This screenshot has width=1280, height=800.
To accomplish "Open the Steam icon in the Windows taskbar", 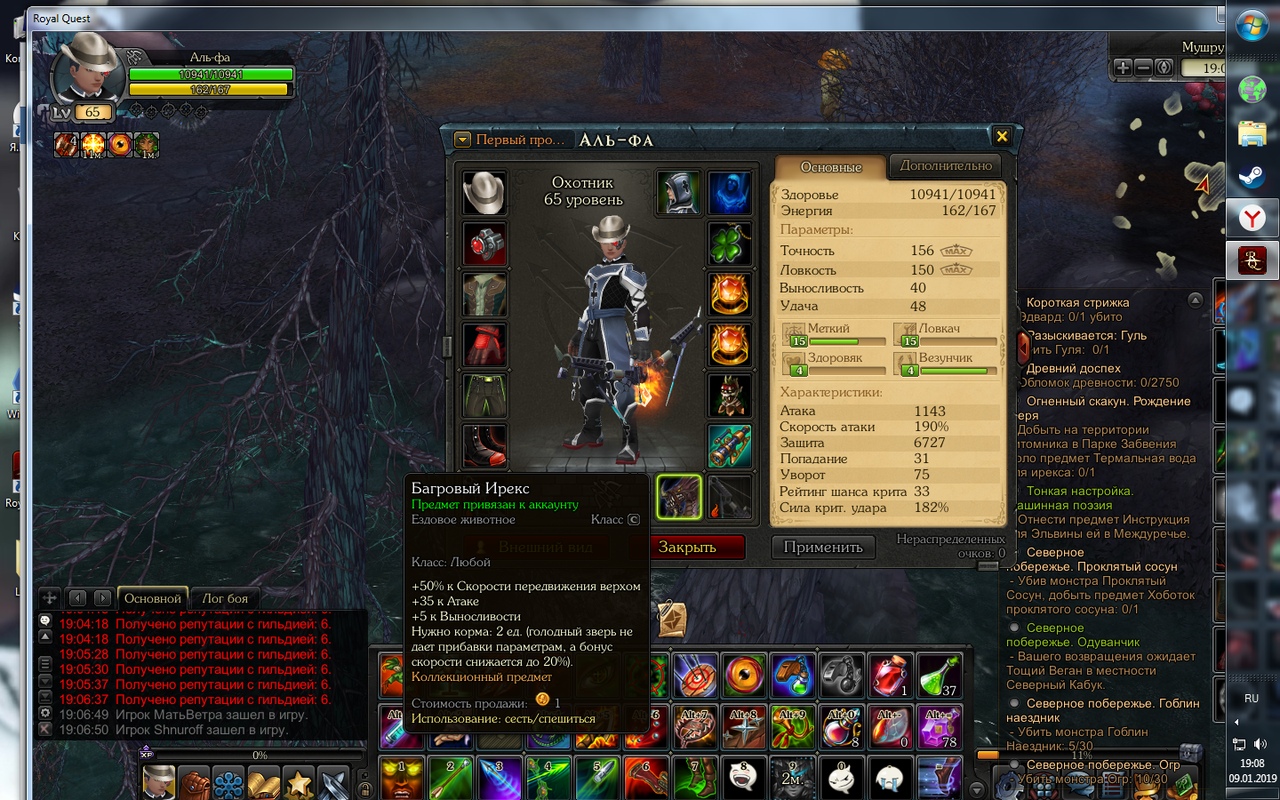I will [x=1252, y=177].
